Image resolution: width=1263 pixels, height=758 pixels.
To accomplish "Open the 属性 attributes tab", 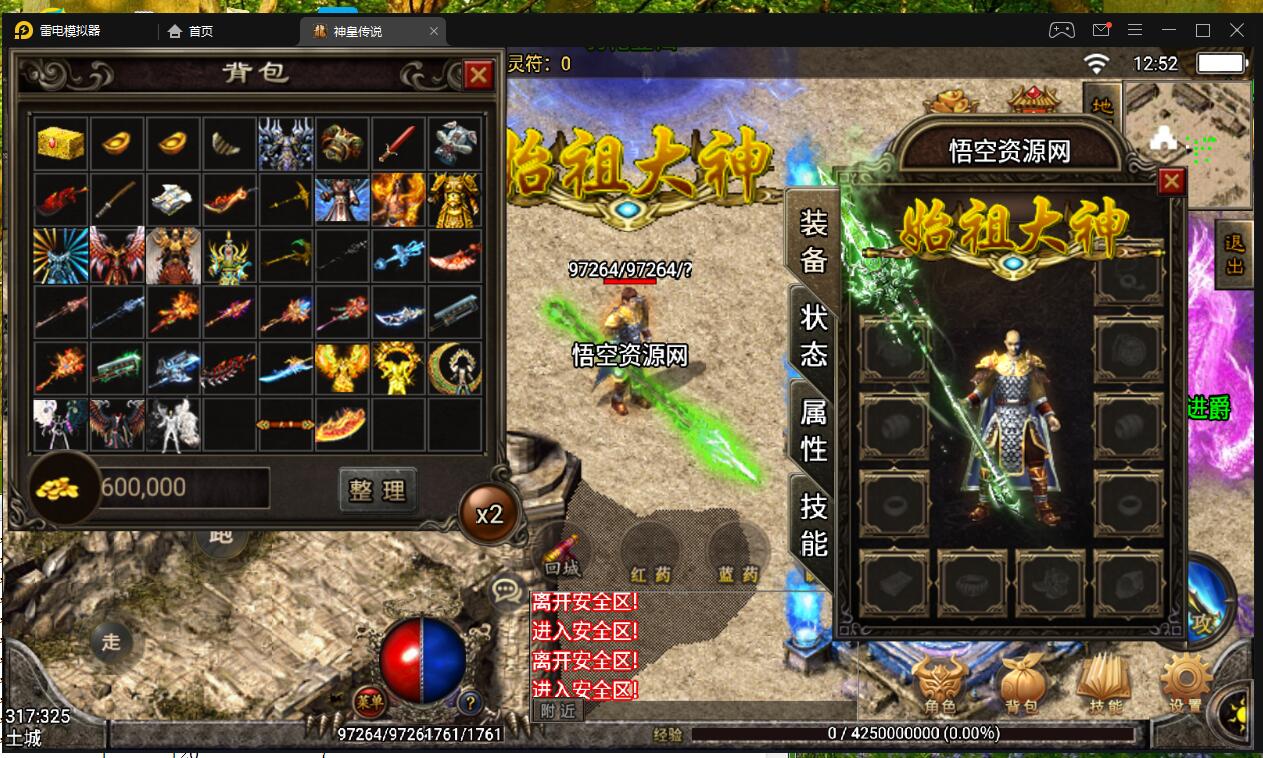I will [x=813, y=428].
